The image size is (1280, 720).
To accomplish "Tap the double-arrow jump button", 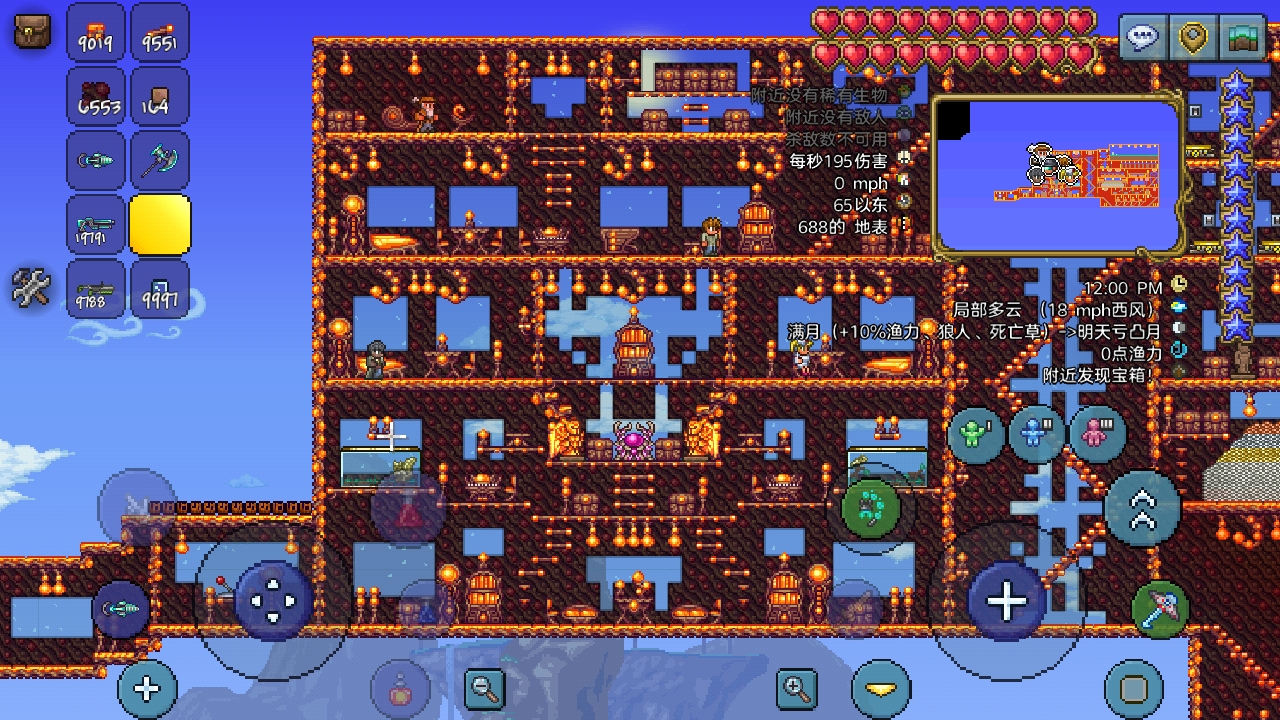I will (1142, 508).
